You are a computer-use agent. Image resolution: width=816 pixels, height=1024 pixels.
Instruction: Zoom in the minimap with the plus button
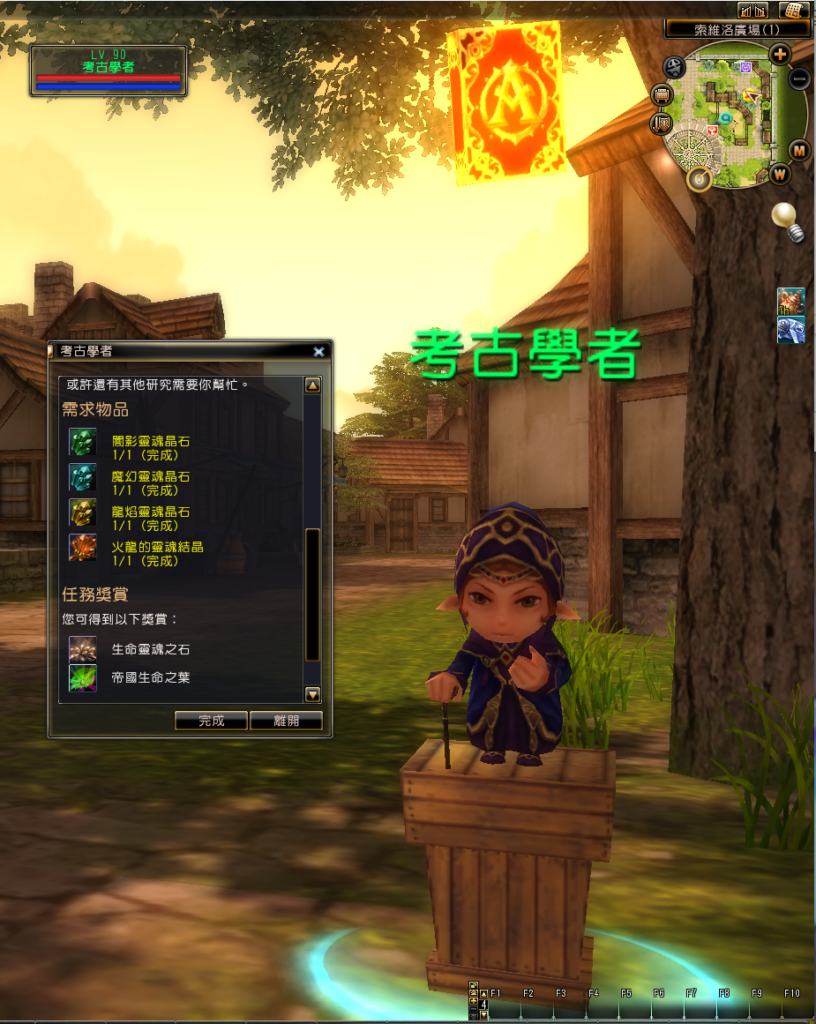780,54
